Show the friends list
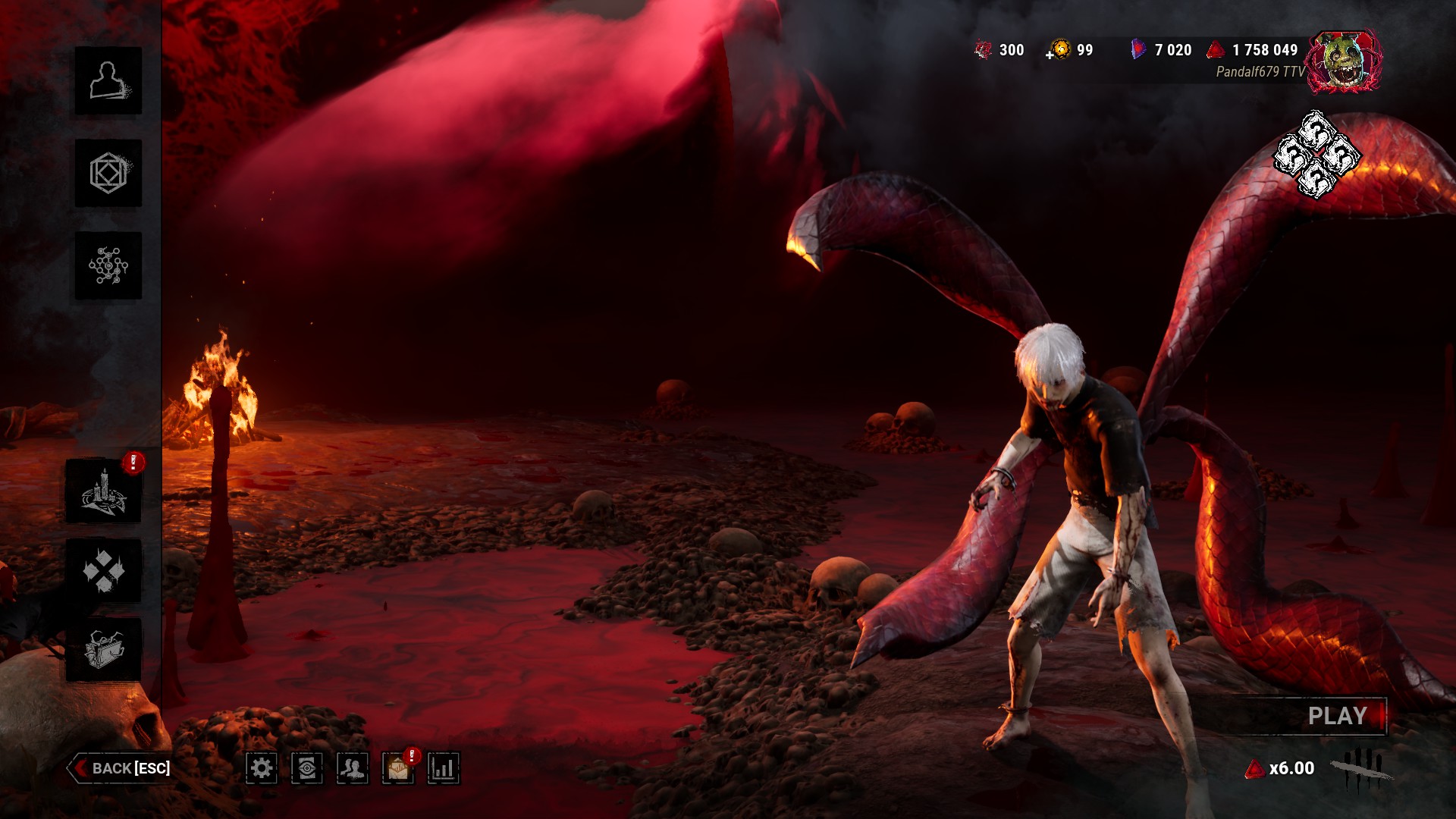 coord(353,769)
